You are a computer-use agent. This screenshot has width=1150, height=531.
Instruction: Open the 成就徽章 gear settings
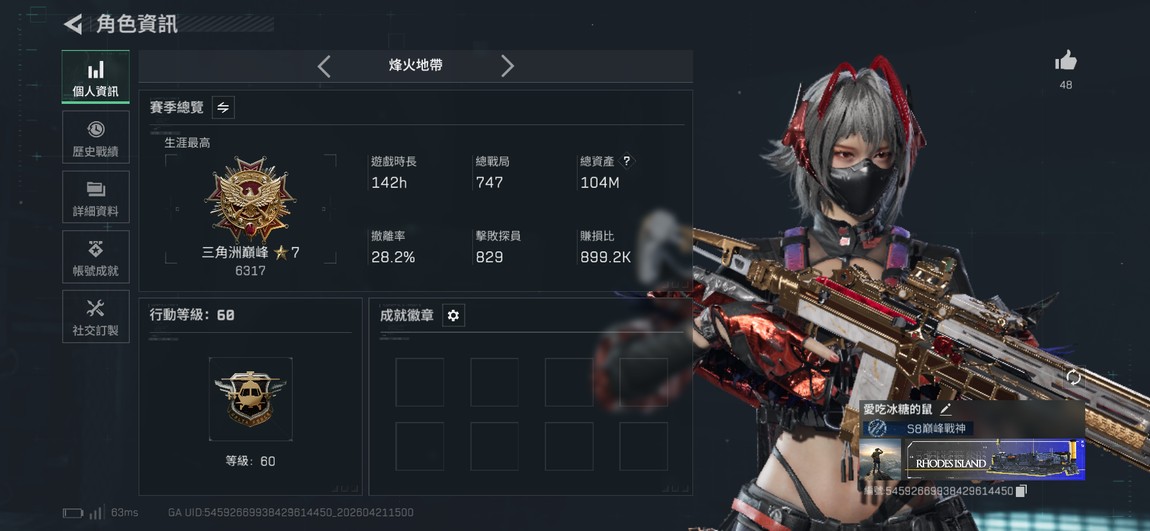453,315
